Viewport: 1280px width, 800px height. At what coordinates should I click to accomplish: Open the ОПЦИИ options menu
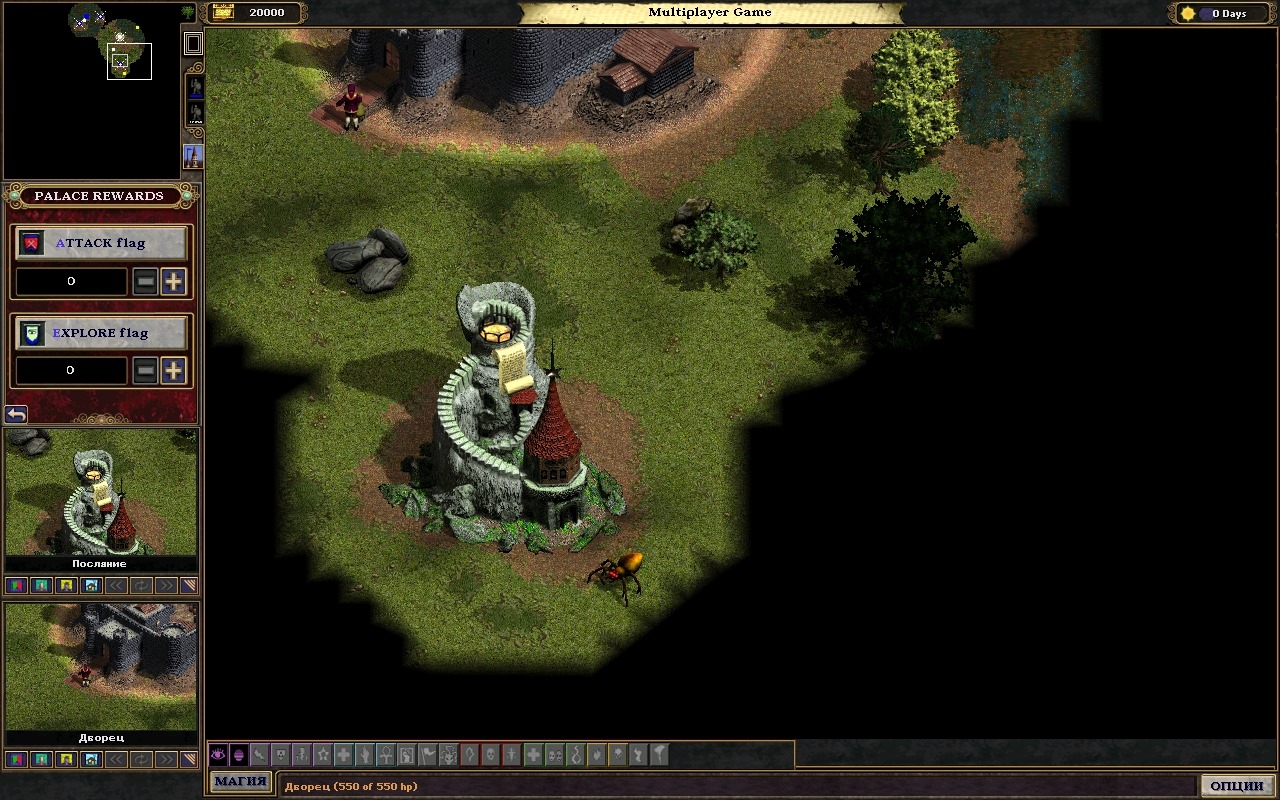[x=1237, y=785]
